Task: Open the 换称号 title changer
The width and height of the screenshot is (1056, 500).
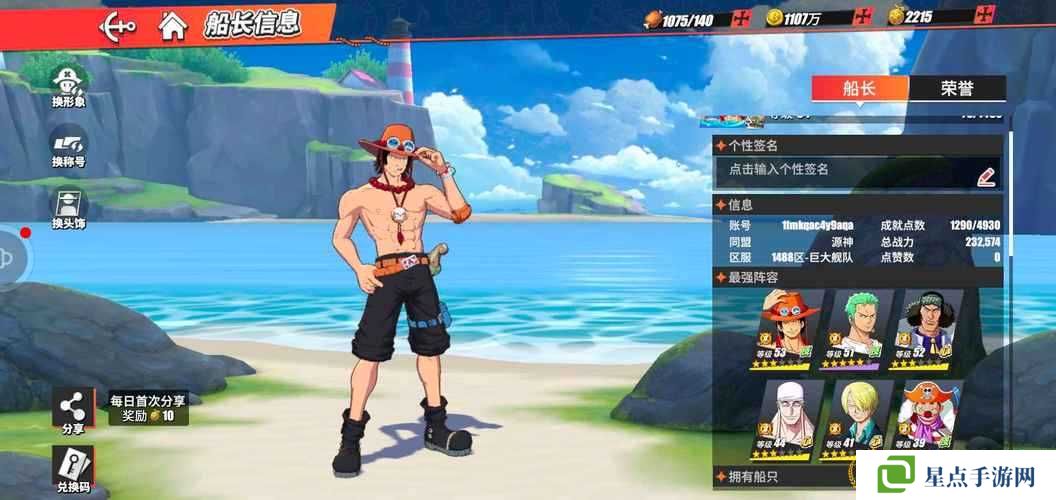Action: point(69,146)
